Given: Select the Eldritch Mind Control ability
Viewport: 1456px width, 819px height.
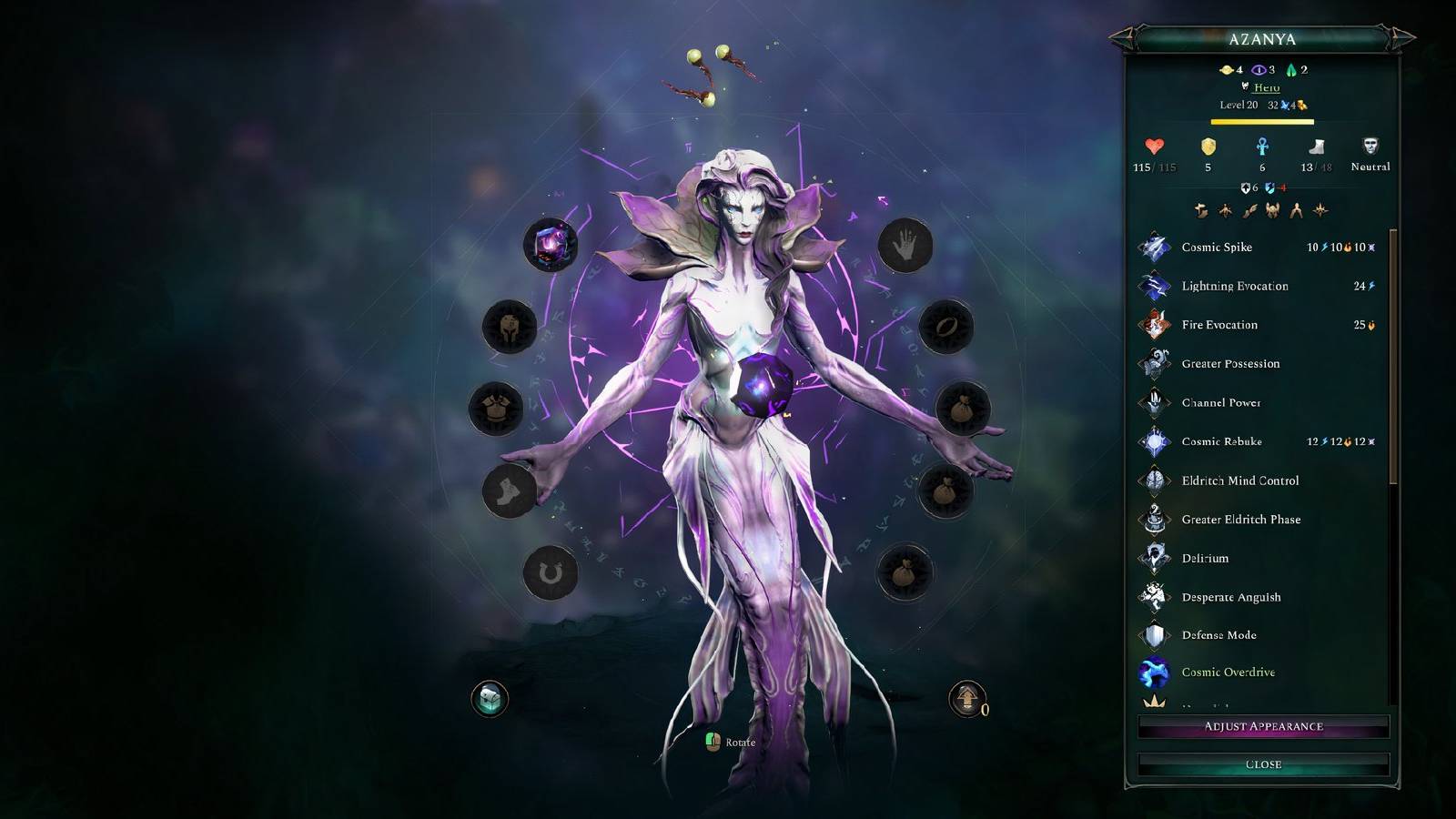Looking at the screenshot, I should point(1240,480).
